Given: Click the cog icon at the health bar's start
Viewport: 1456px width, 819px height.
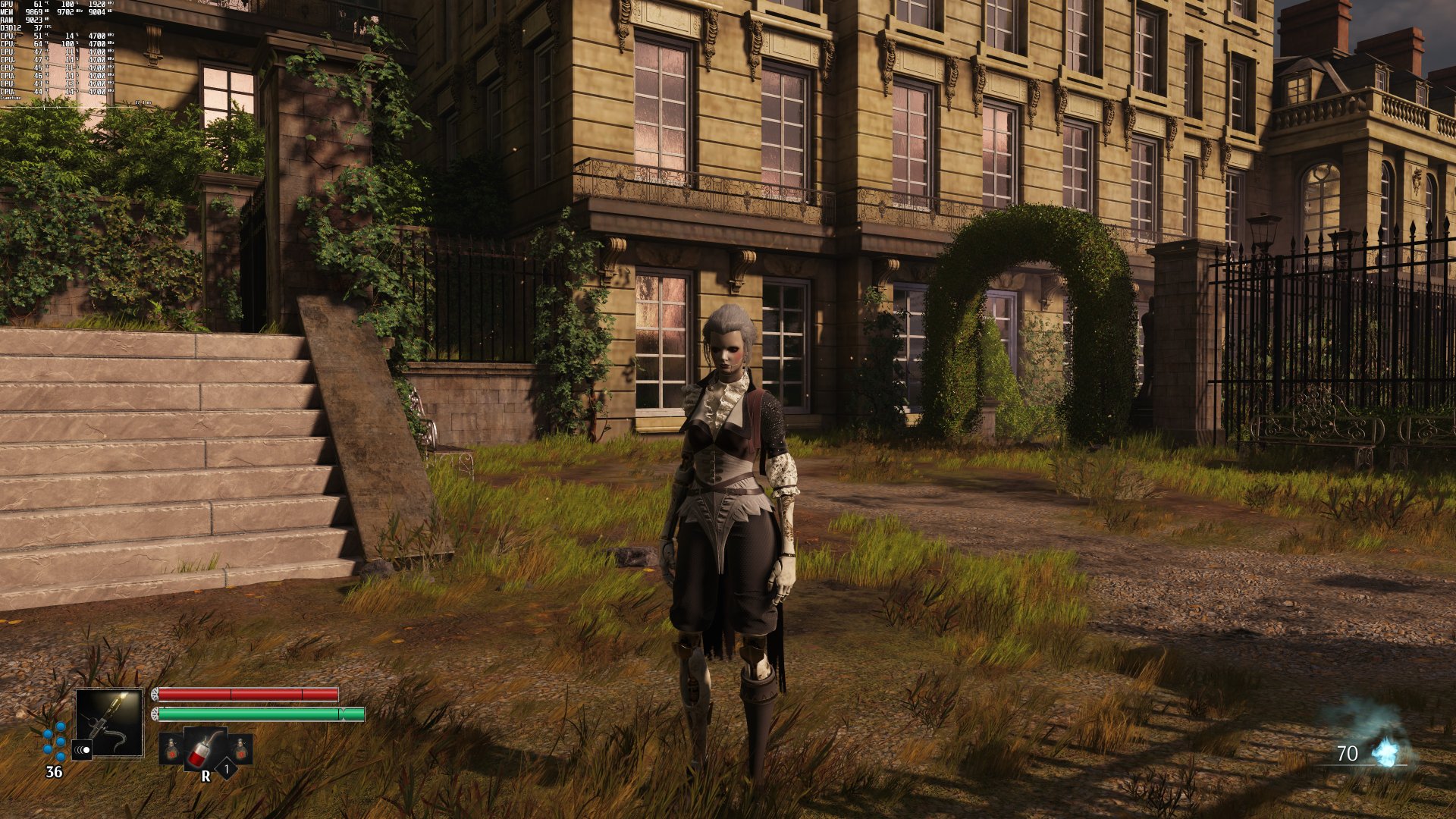Looking at the screenshot, I should [x=155, y=695].
